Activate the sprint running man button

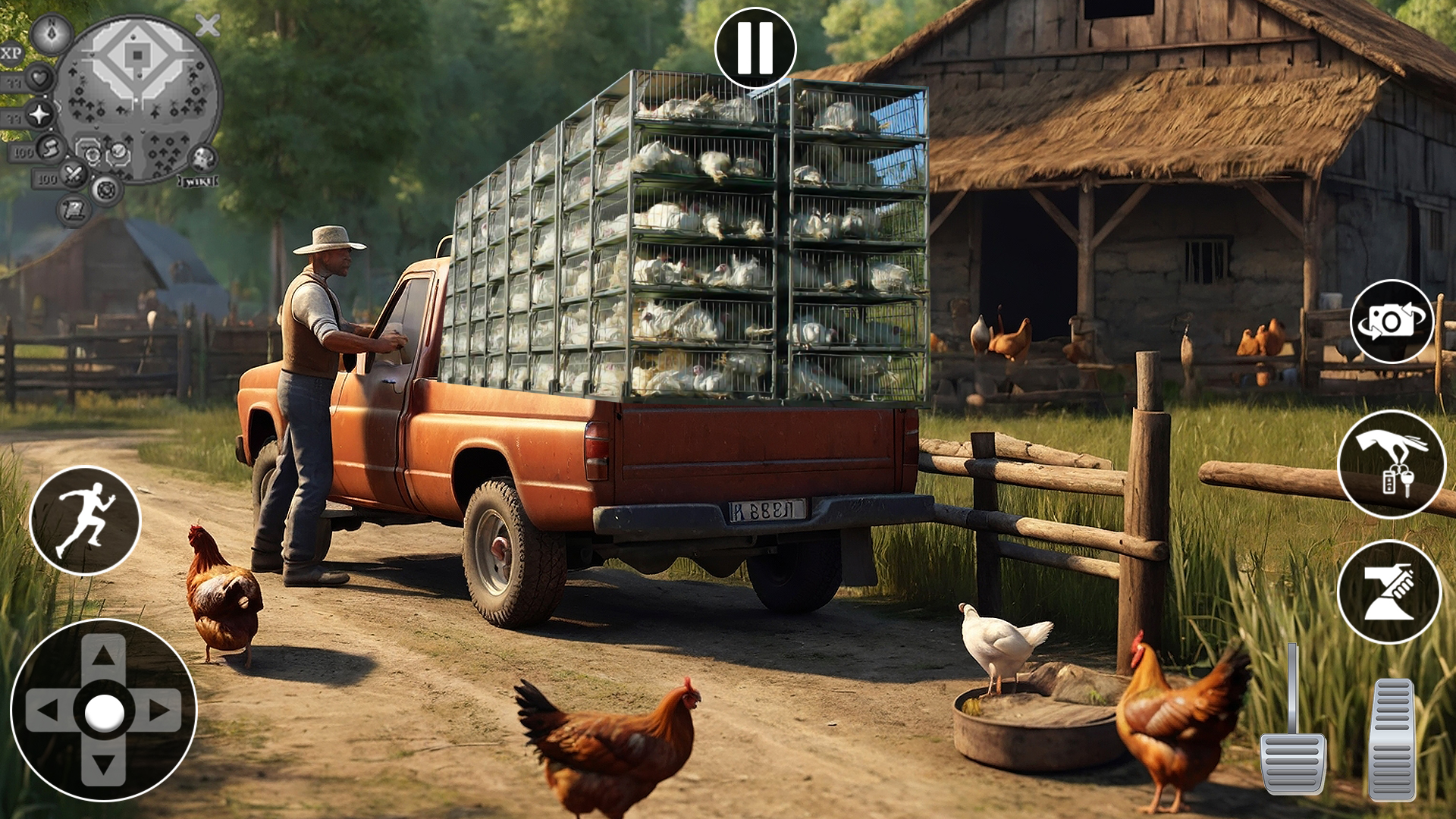[x=85, y=520]
